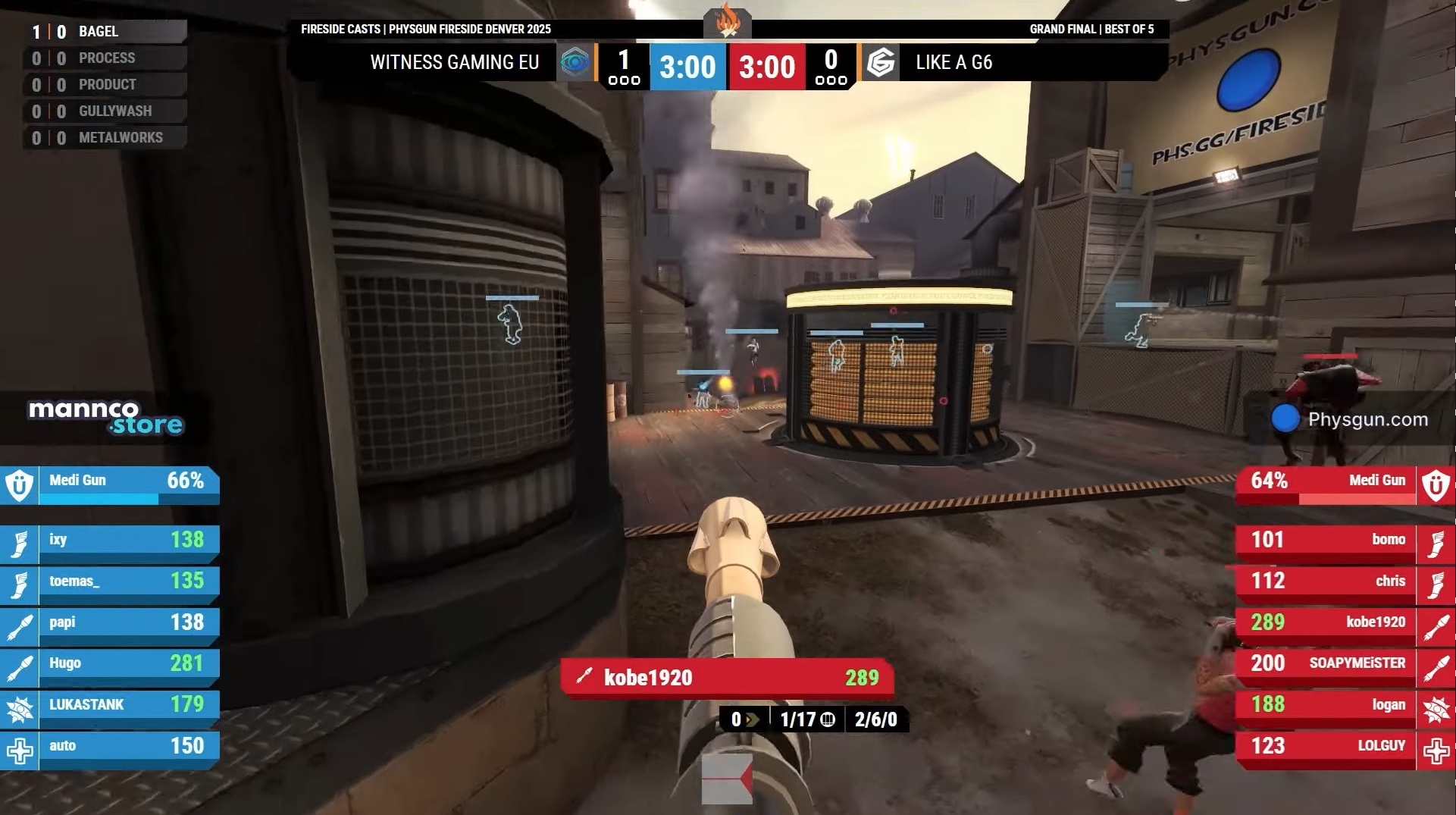Select the PROCESS map row
The height and width of the screenshot is (815, 1456).
click(106, 58)
